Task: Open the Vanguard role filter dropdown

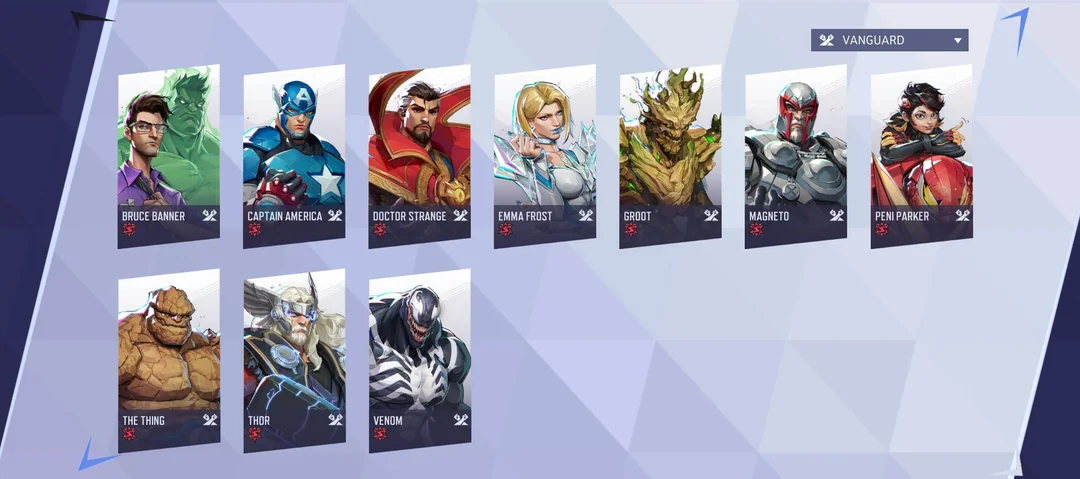Action: click(x=889, y=40)
